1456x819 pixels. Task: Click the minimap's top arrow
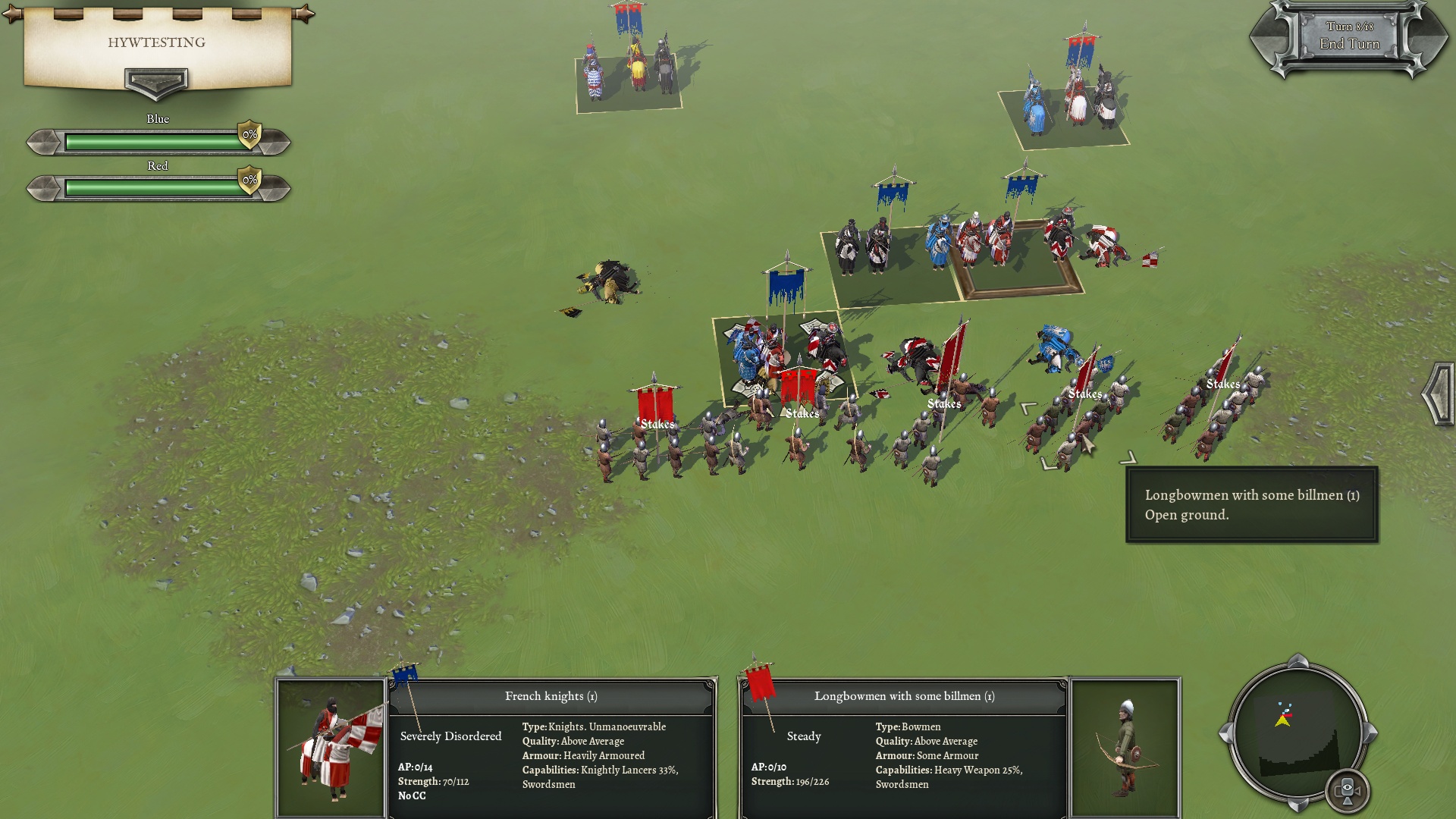pyautogui.click(x=1298, y=660)
